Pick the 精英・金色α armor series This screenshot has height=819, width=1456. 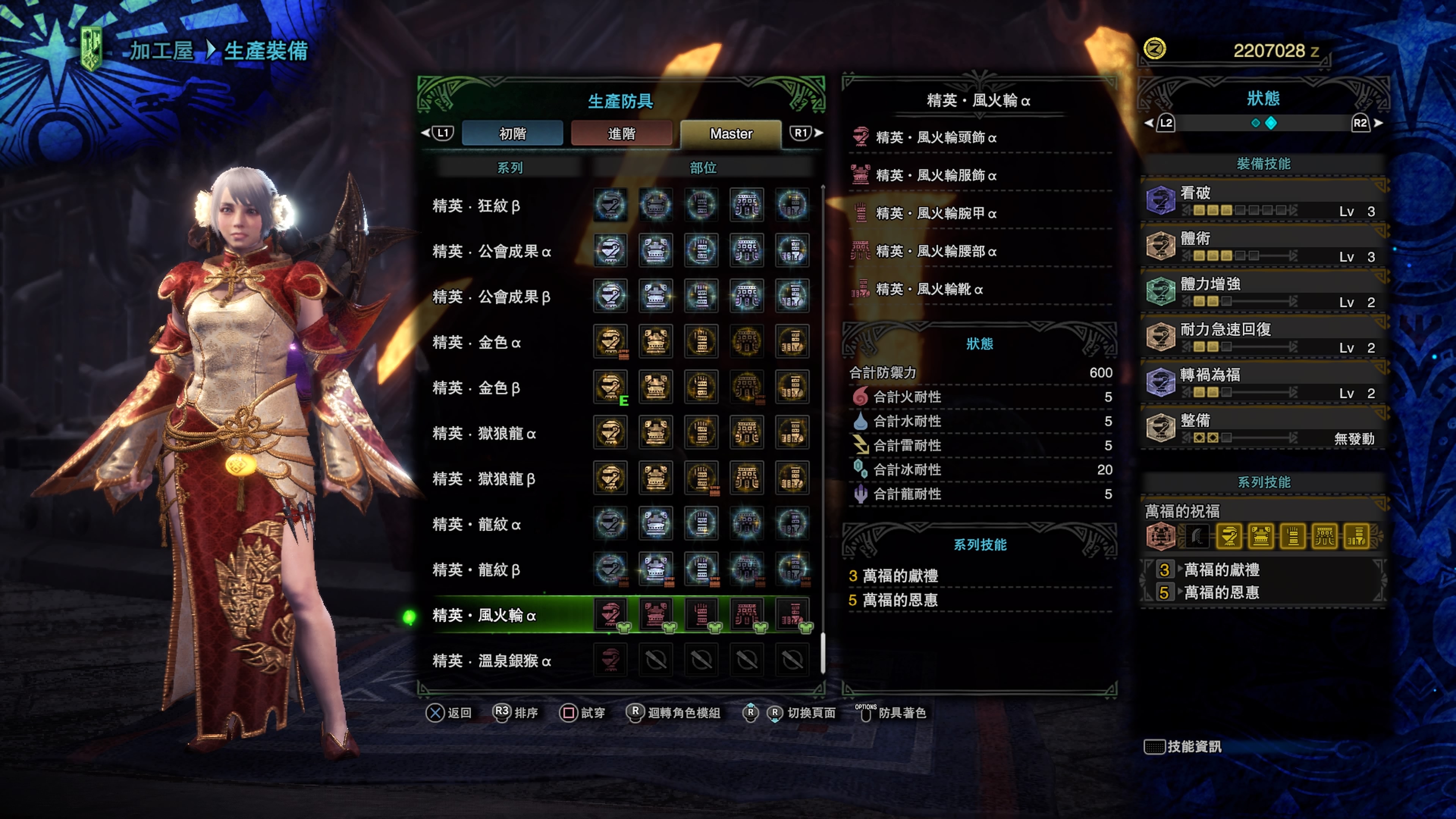point(476,342)
